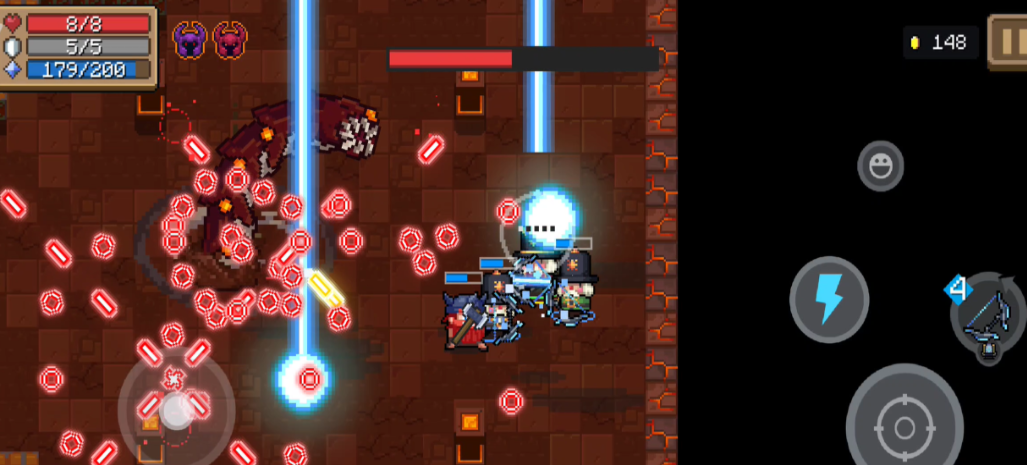Select the purple horned demon buff icon
This screenshot has width=1027, height=465.
coord(190,40)
